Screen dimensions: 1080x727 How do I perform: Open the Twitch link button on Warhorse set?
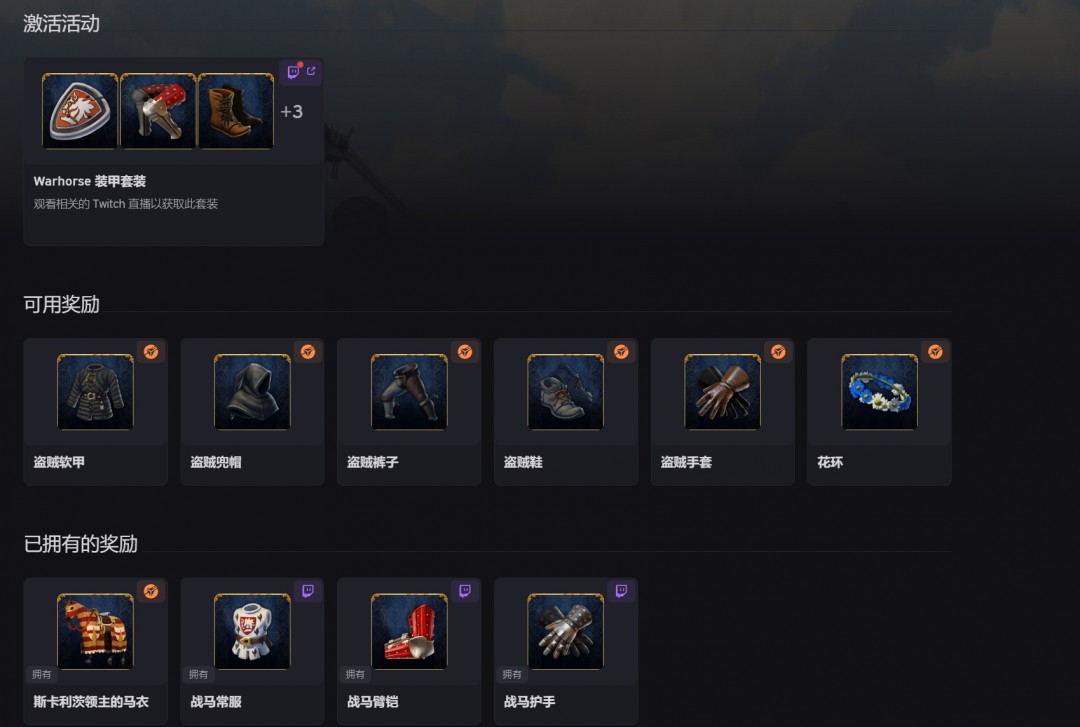point(301,72)
